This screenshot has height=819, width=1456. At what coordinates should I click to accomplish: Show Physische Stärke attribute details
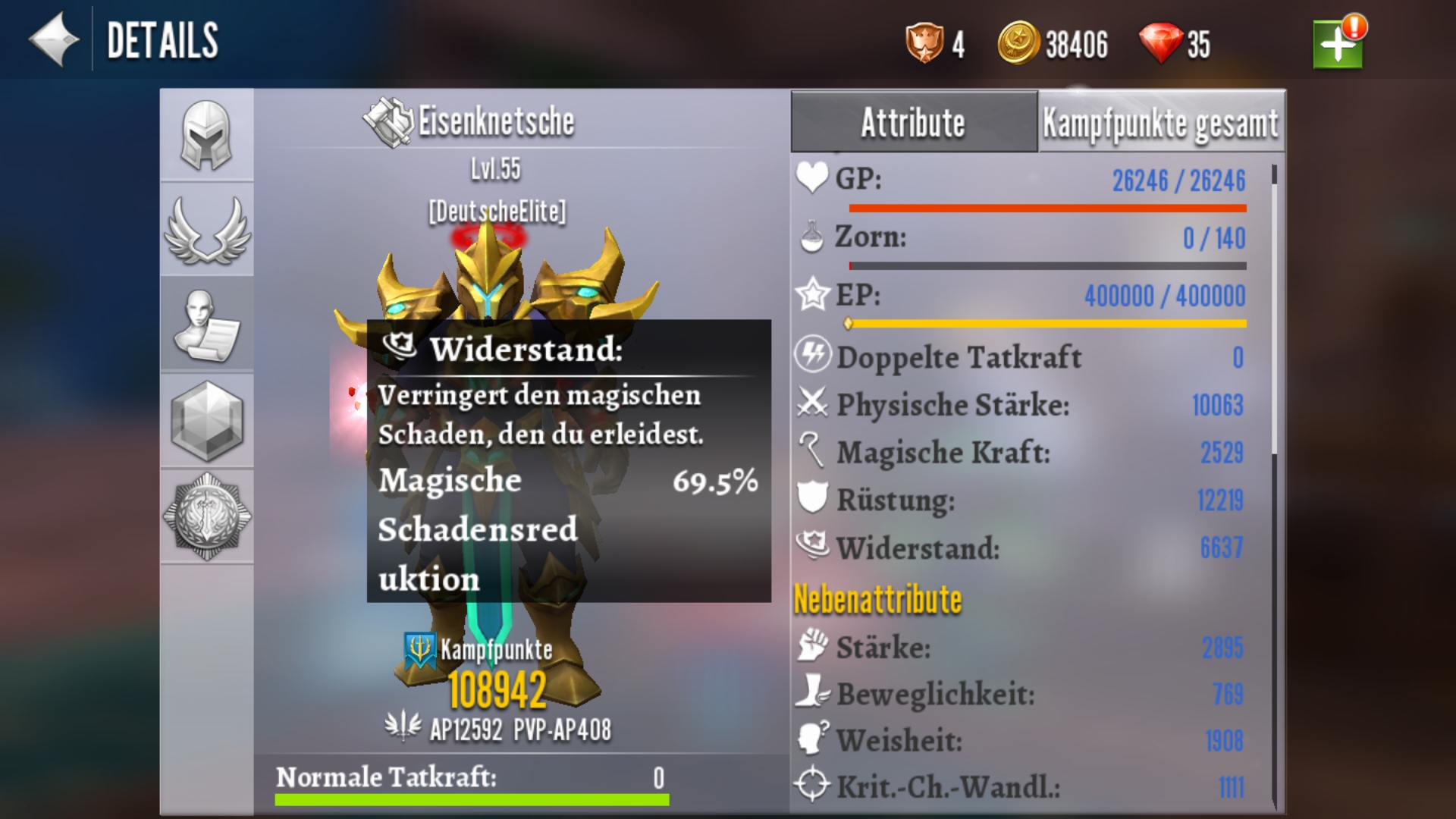pyautogui.click(x=1020, y=405)
